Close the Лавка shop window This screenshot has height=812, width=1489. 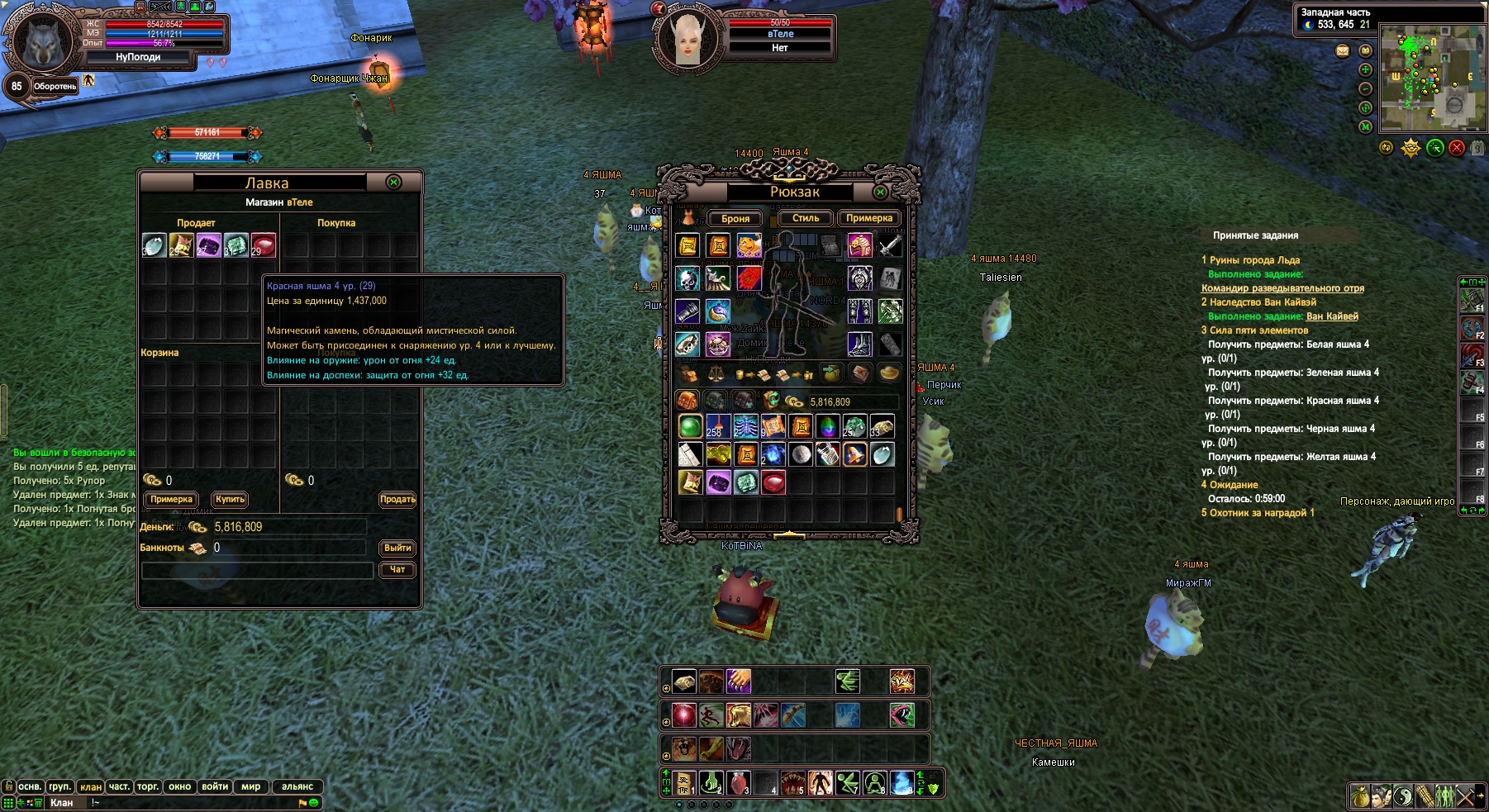(x=393, y=183)
